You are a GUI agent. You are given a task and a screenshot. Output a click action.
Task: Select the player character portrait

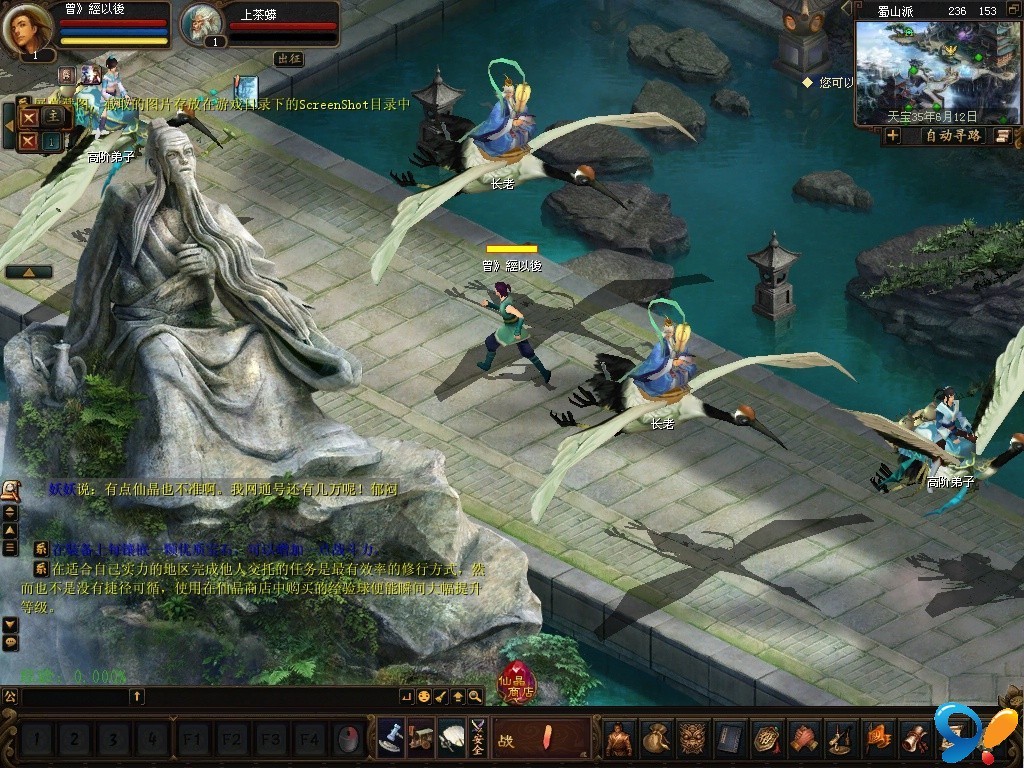[27, 26]
